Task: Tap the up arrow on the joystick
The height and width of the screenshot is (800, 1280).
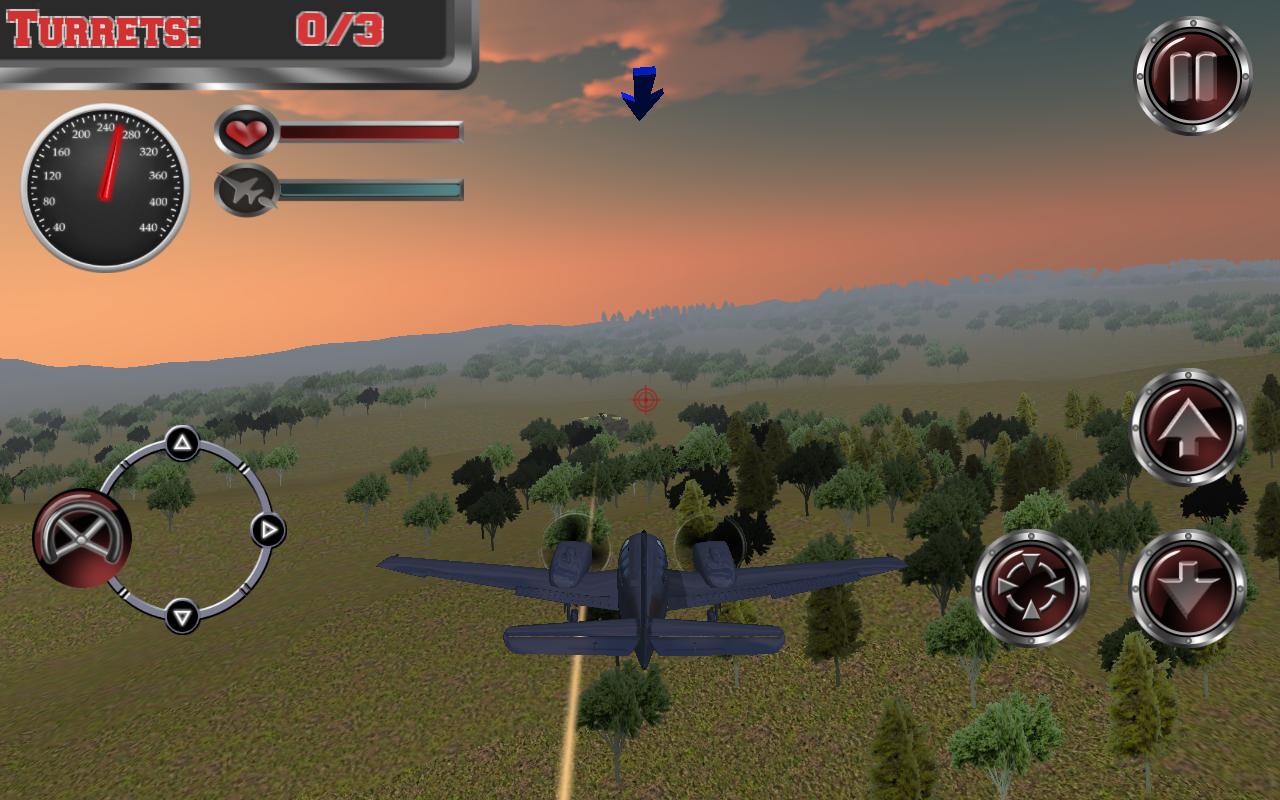Action: coord(183,441)
